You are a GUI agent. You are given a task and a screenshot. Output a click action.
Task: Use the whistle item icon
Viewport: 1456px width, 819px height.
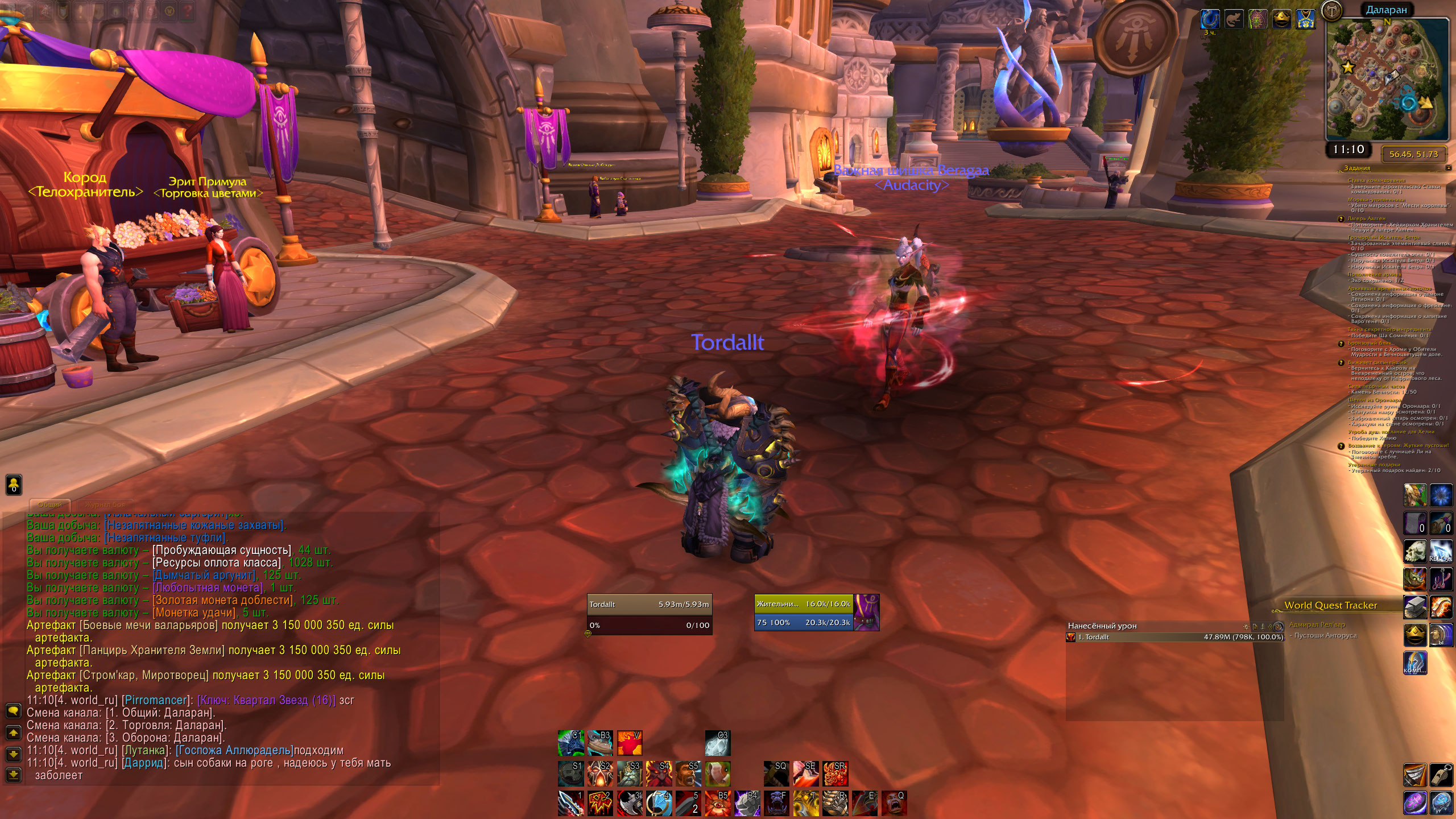pyautogui.click(x=1441, y=776)
